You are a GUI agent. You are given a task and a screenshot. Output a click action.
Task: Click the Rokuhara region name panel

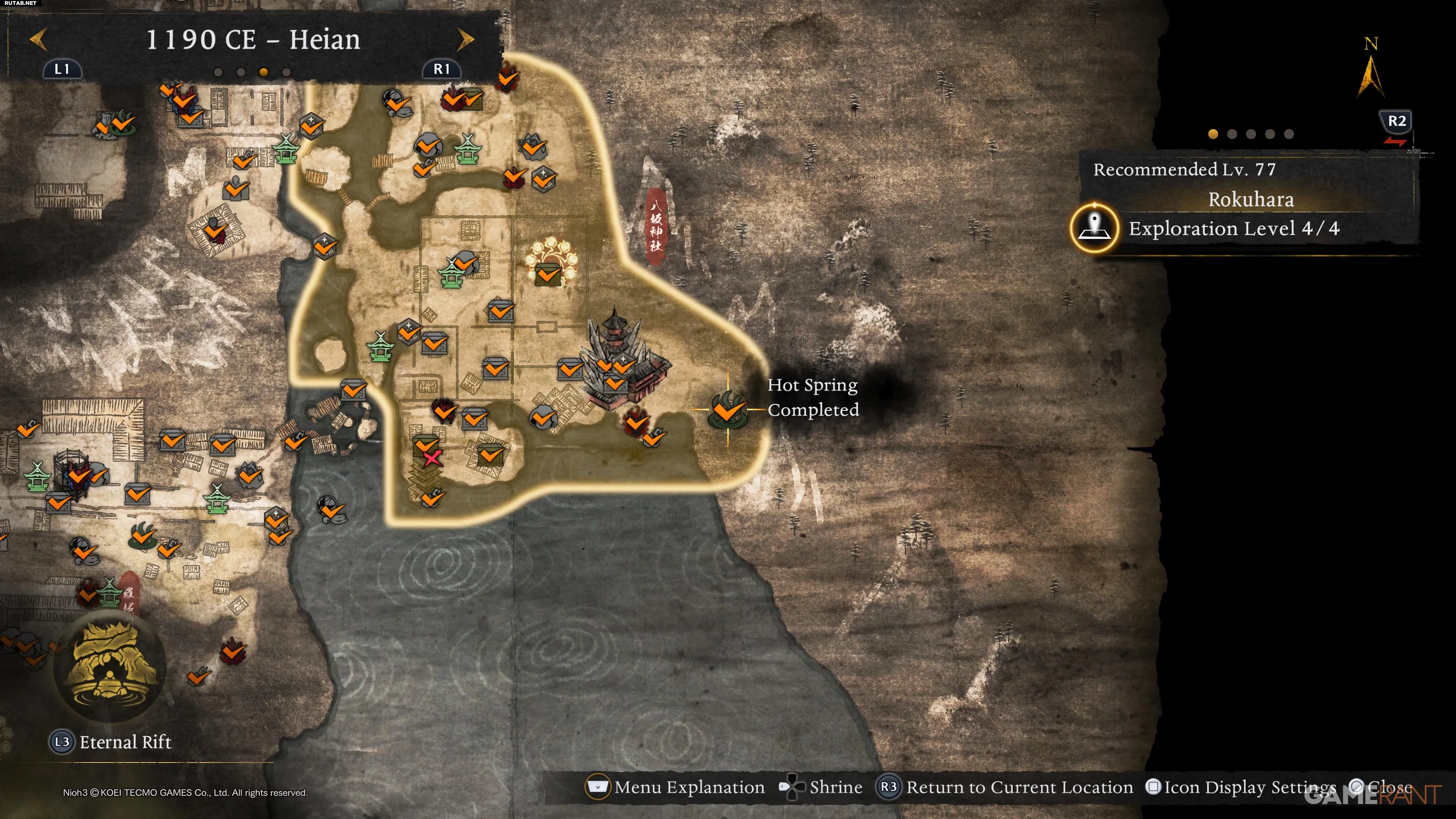click(1250, 199)
